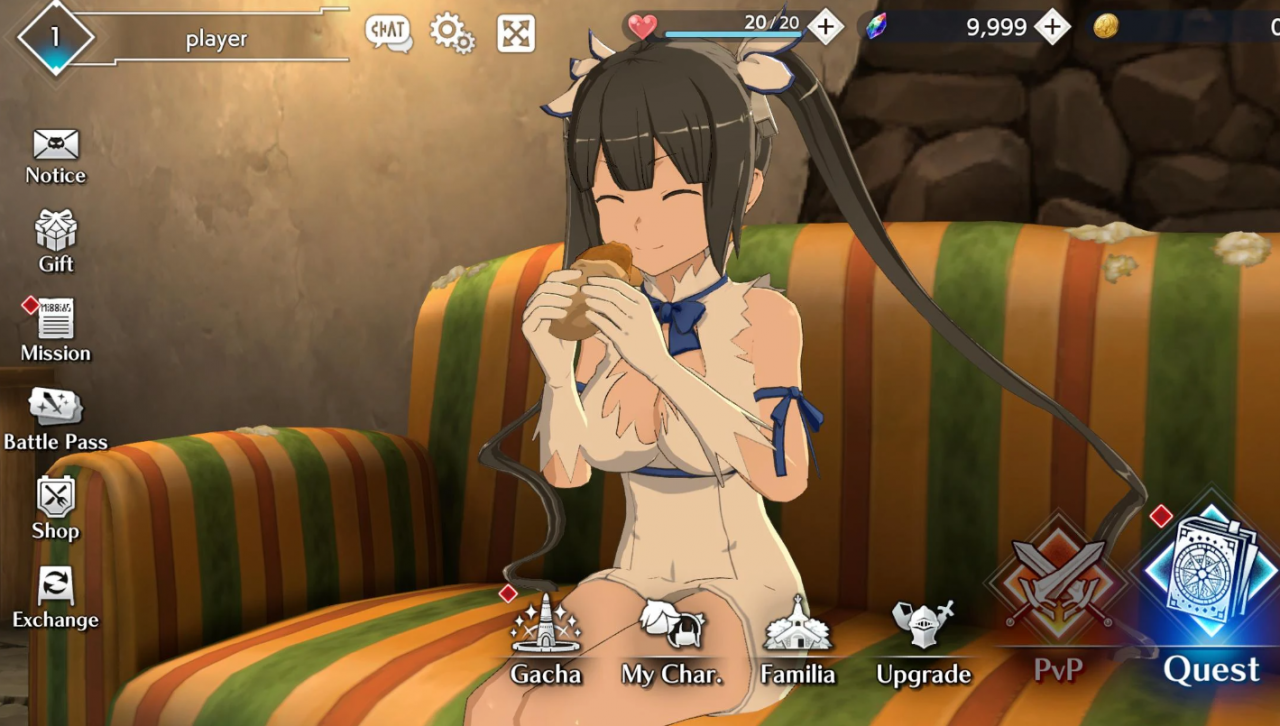Viewport: 1280px width, 726px height.
Task: Open the Notice mailbox
Action: coord(56,156)
